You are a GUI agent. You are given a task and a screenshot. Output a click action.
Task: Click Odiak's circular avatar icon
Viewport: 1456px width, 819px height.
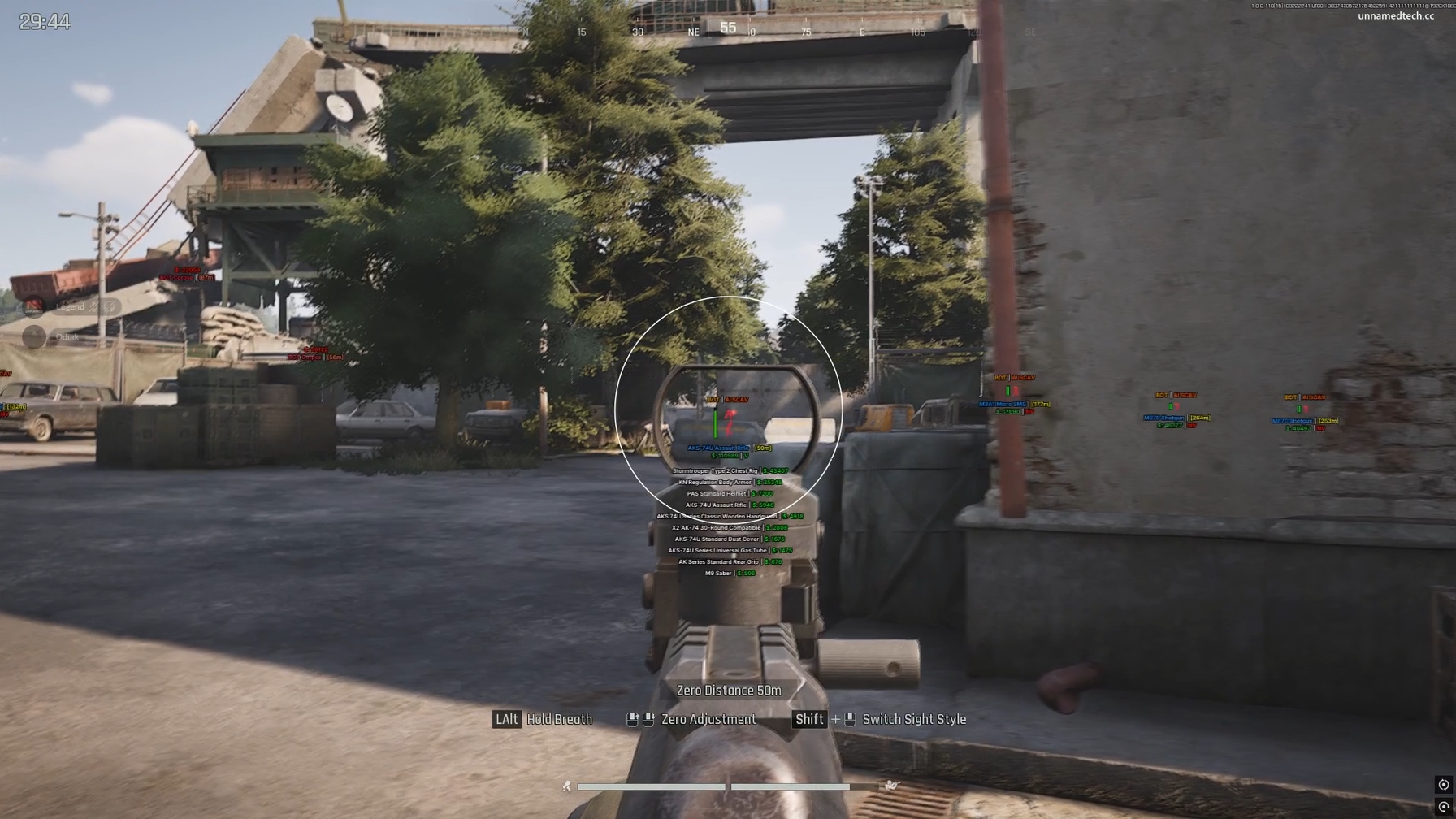click(33, 337)
